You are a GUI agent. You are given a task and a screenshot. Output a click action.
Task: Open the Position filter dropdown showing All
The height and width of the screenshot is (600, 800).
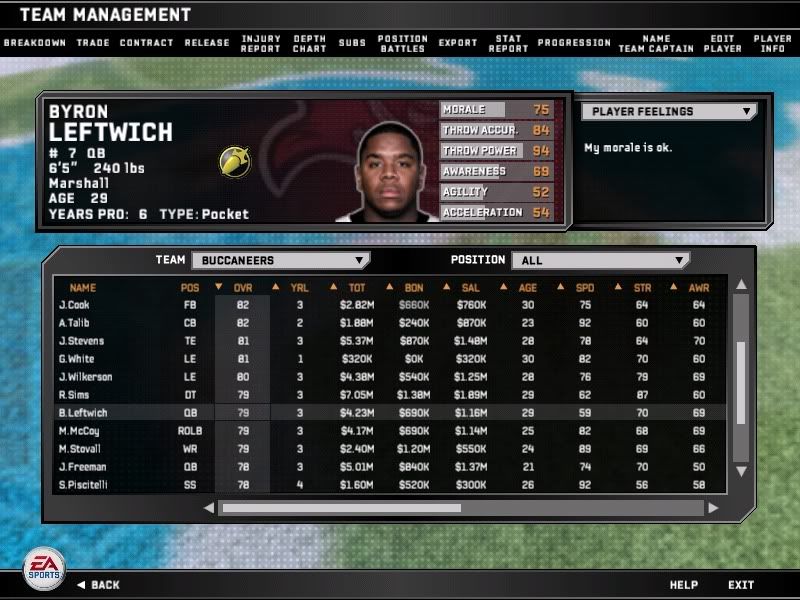click(600, 261)
